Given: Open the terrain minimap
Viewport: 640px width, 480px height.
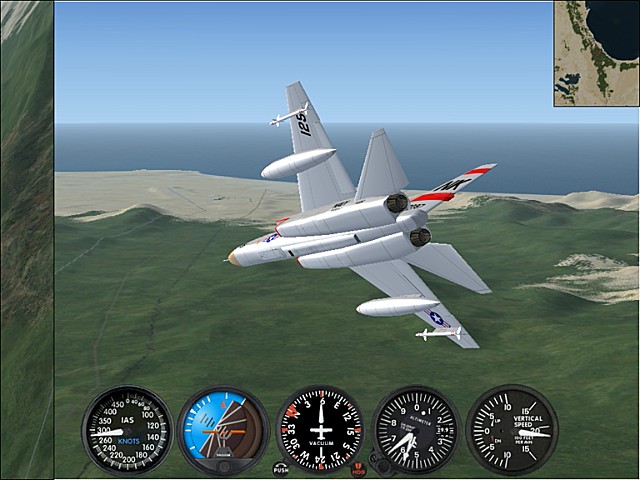Looking at the screenshot, I should pos(596,53).
